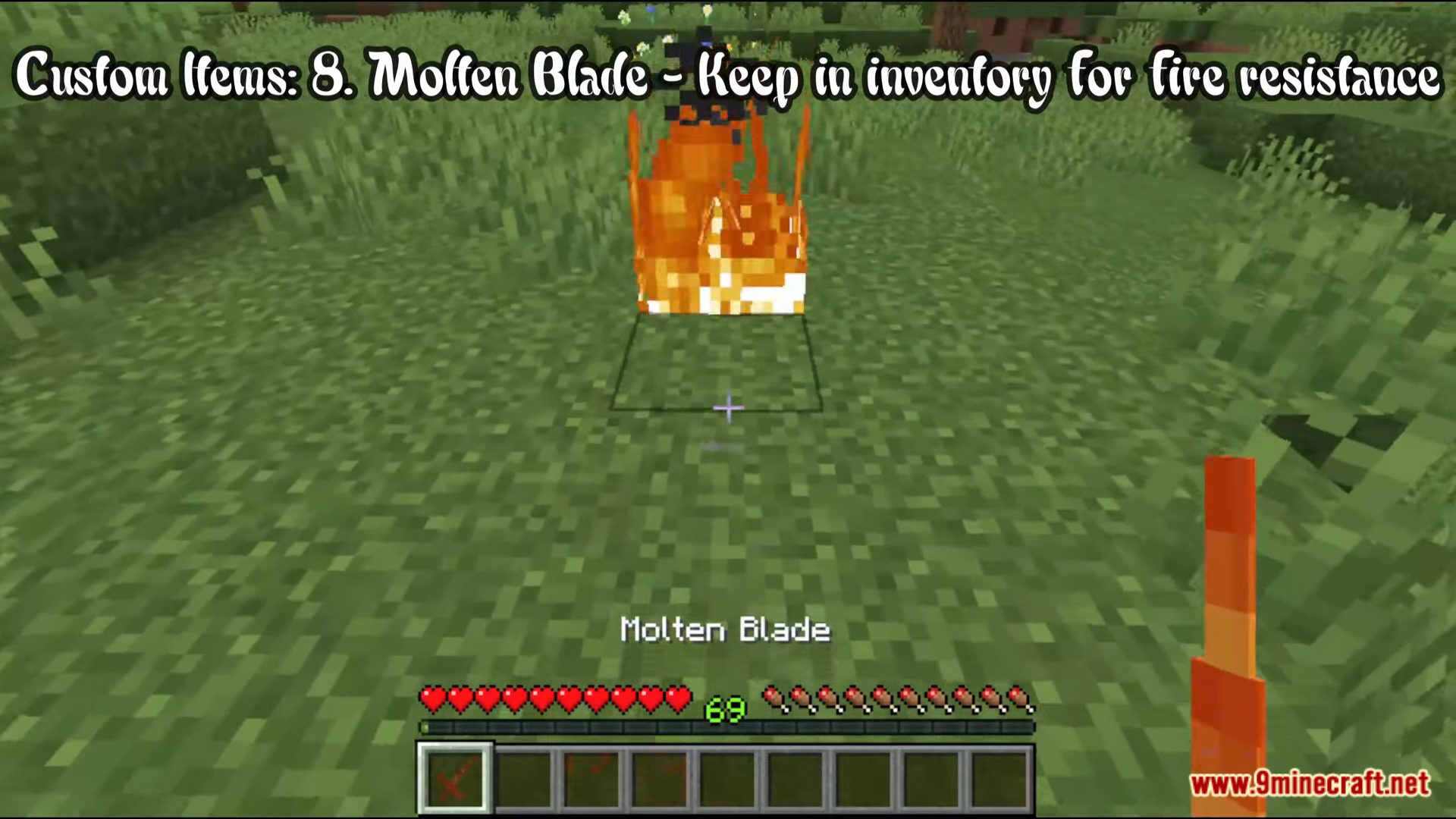Click the Custom Items title banner

point(724,76)
